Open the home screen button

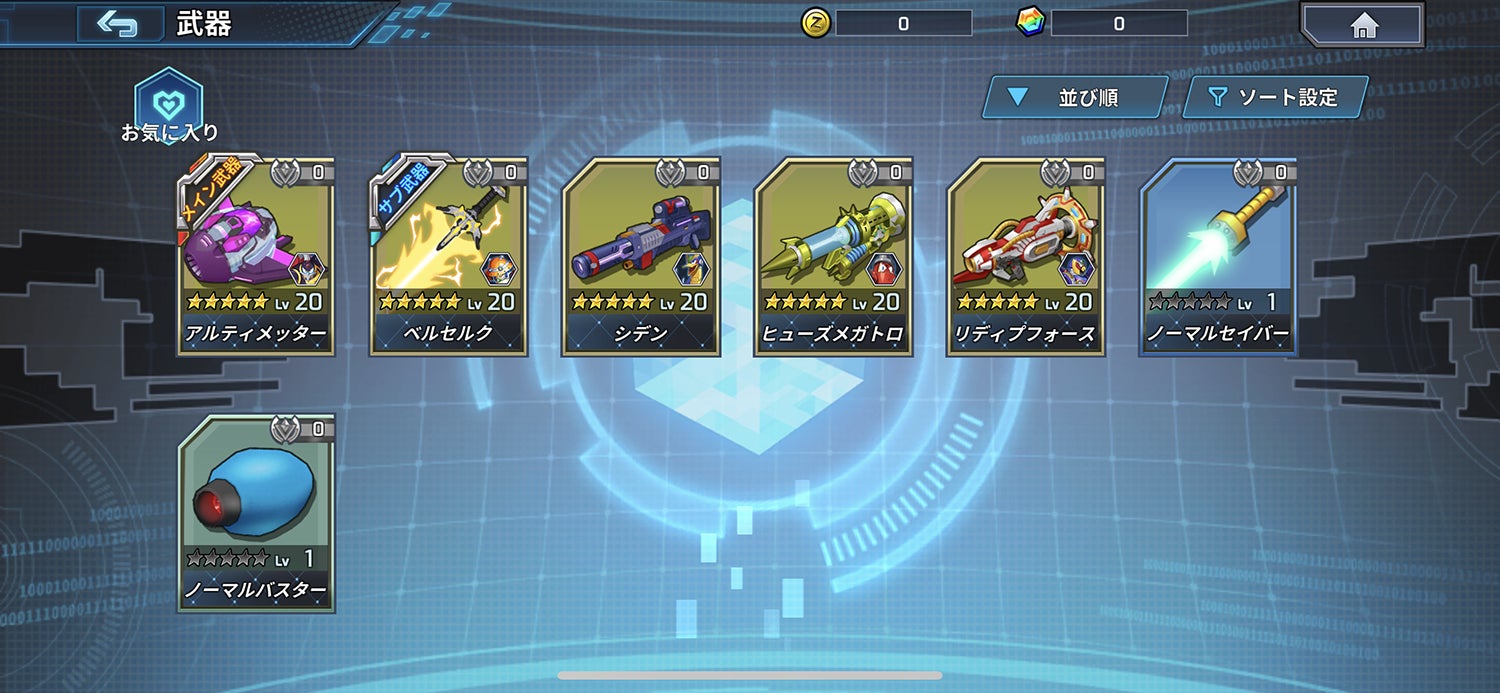point(1364,25)
